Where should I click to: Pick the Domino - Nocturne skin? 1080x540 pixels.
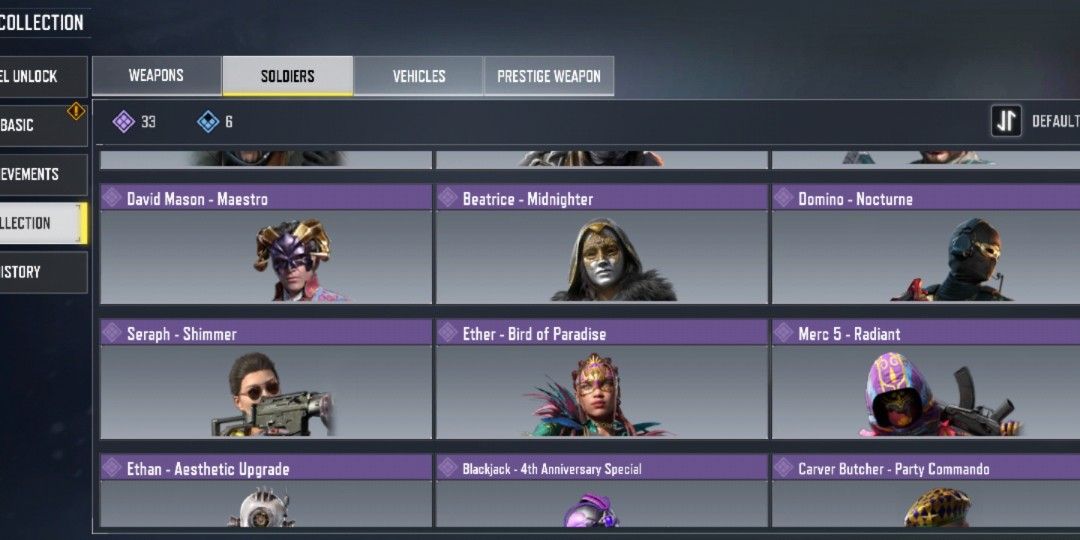(925, 255)
